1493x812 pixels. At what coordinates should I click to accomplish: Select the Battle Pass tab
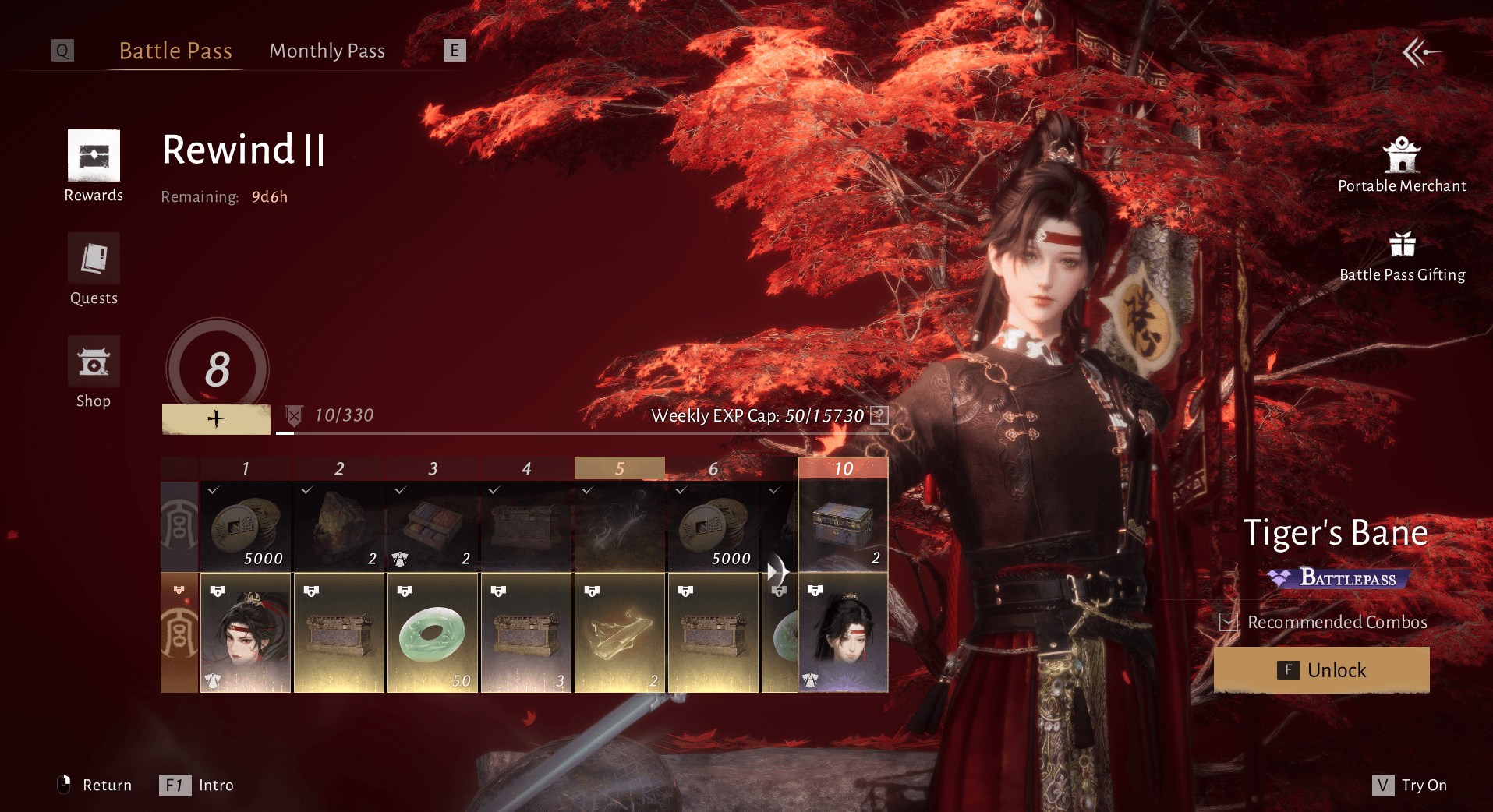tap(175, 51)
